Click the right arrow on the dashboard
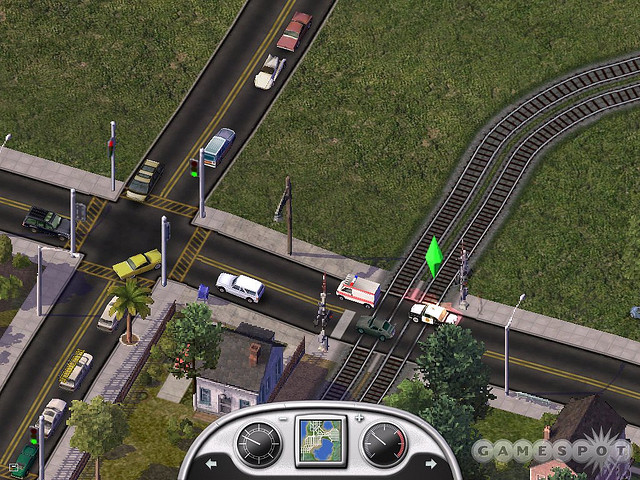 [430, 464]
